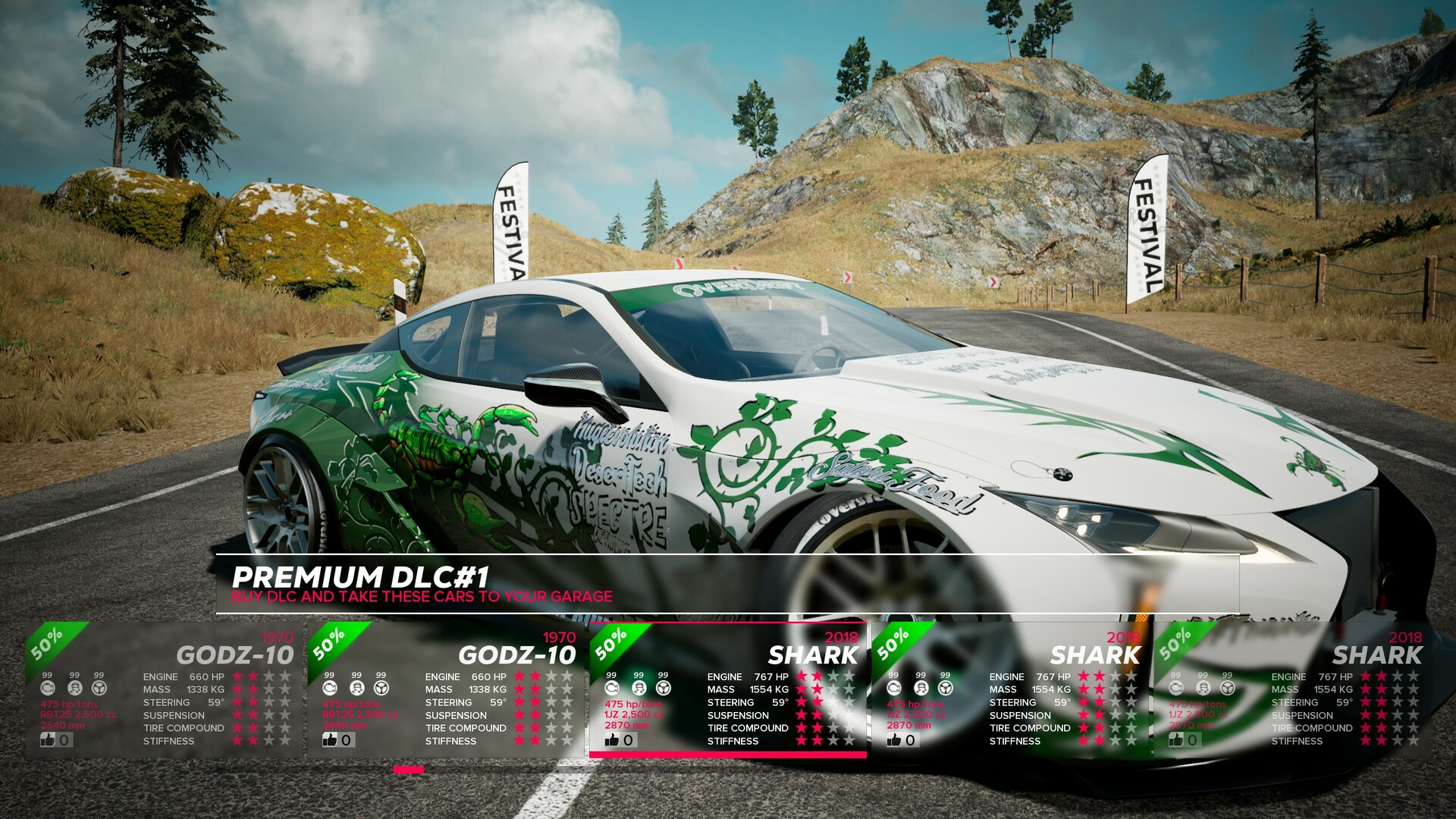
Task: Toggle the thumbs-up like on the second GODZ-10 card
Action: point(330,739)
